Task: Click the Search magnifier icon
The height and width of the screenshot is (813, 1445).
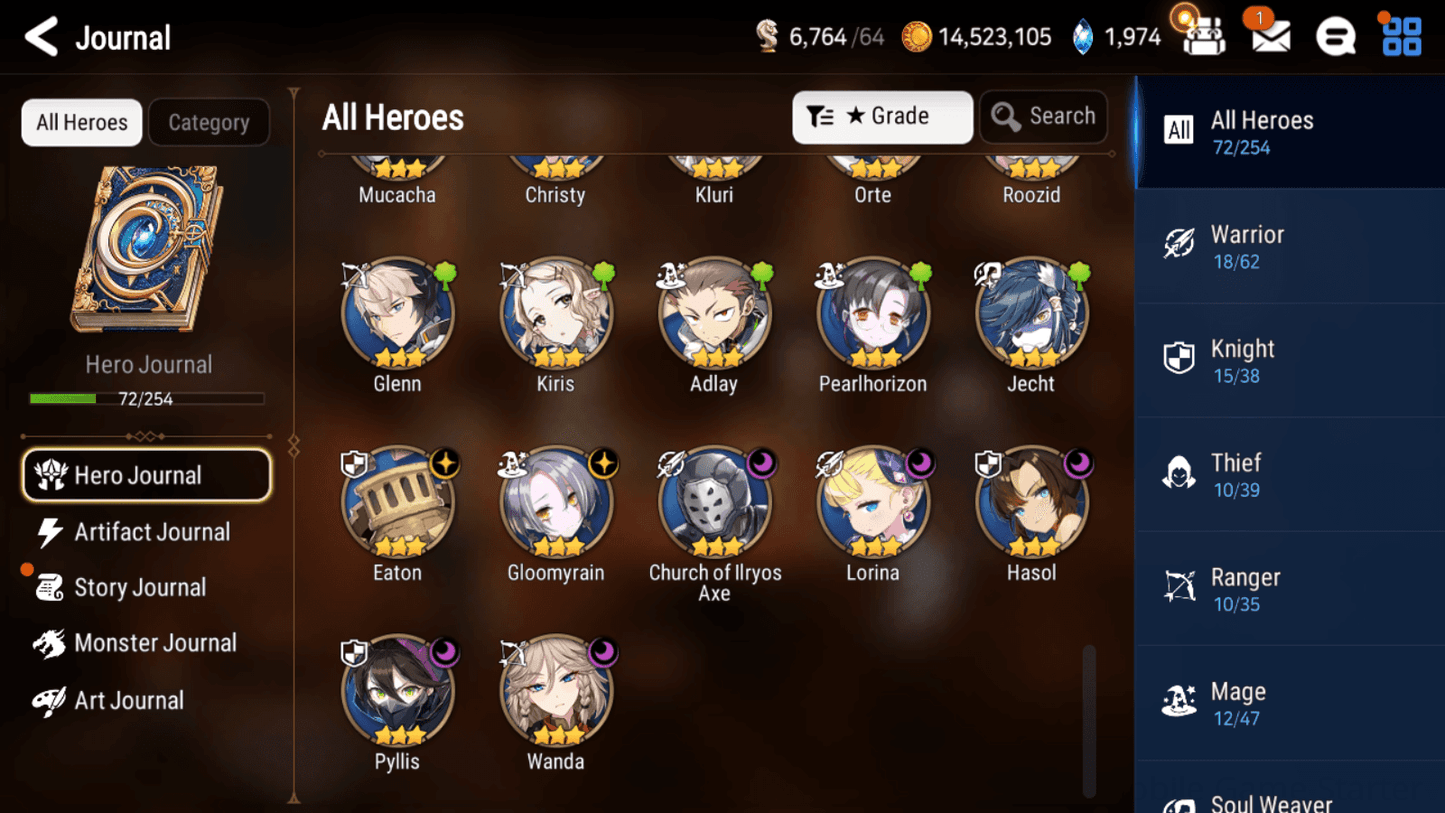Action: pyautogui.click(x=1005, y=116)
